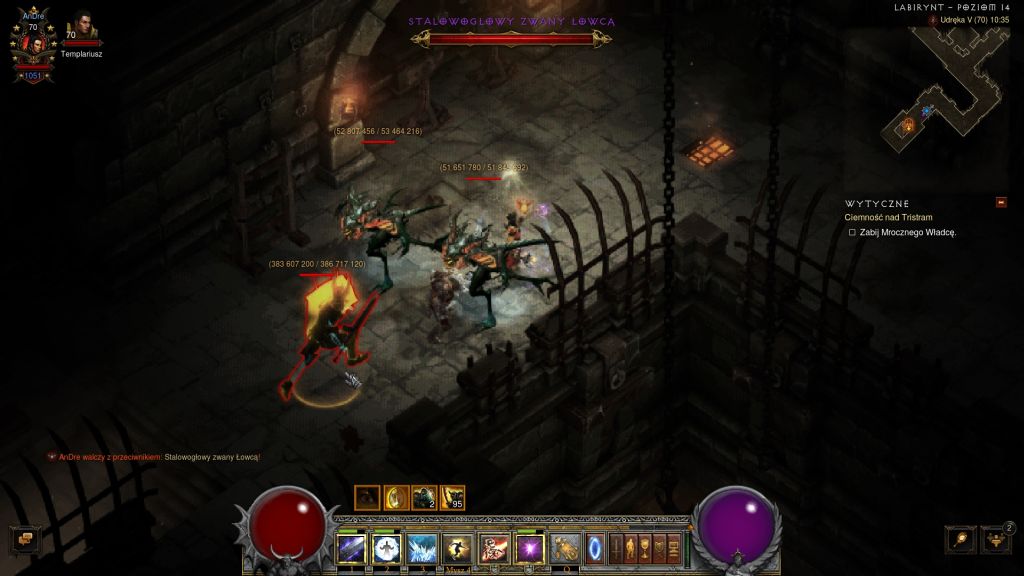Open the blue town portal
The width and height of the screenshot is (1024, 576).
595,548
